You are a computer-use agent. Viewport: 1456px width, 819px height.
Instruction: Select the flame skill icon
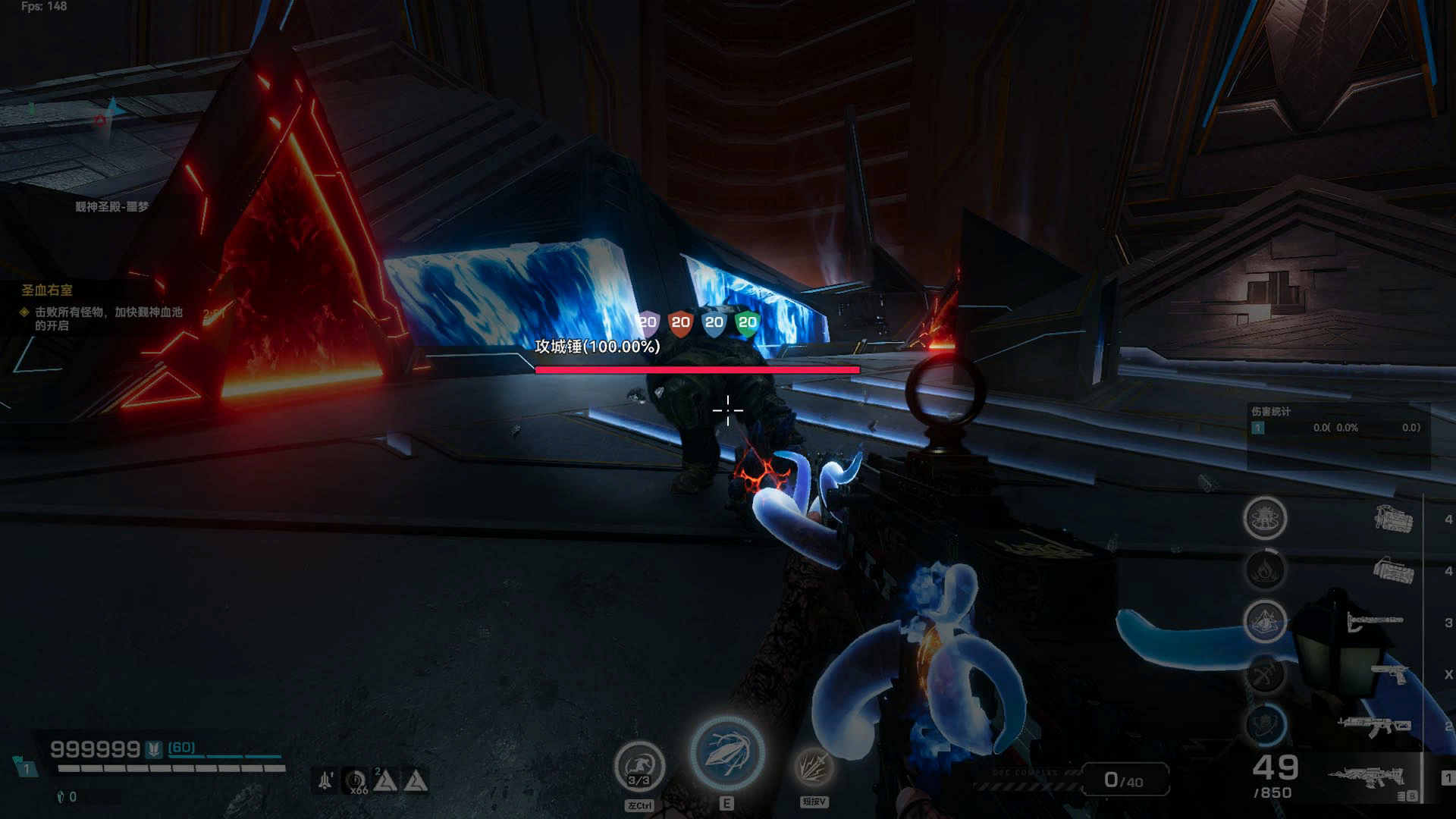click(1265, 570)
